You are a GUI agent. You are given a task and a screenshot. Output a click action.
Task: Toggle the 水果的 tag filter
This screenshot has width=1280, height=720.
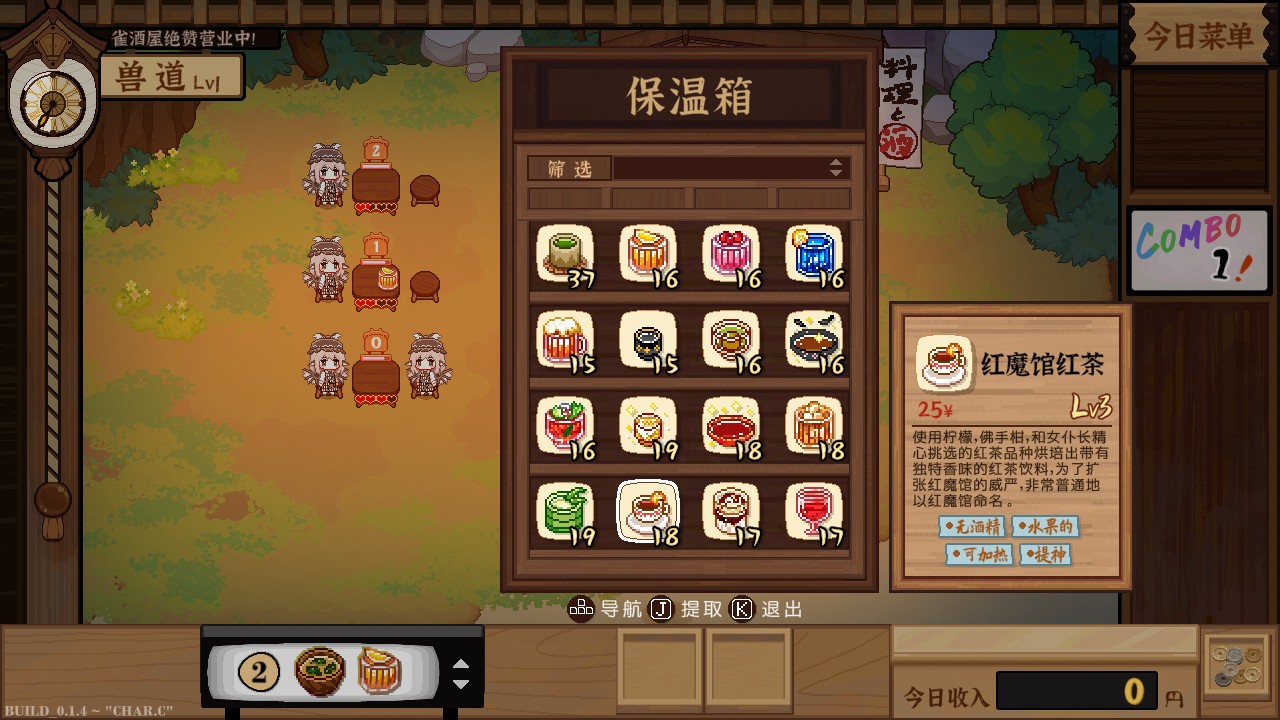[x=1044, y=528]
